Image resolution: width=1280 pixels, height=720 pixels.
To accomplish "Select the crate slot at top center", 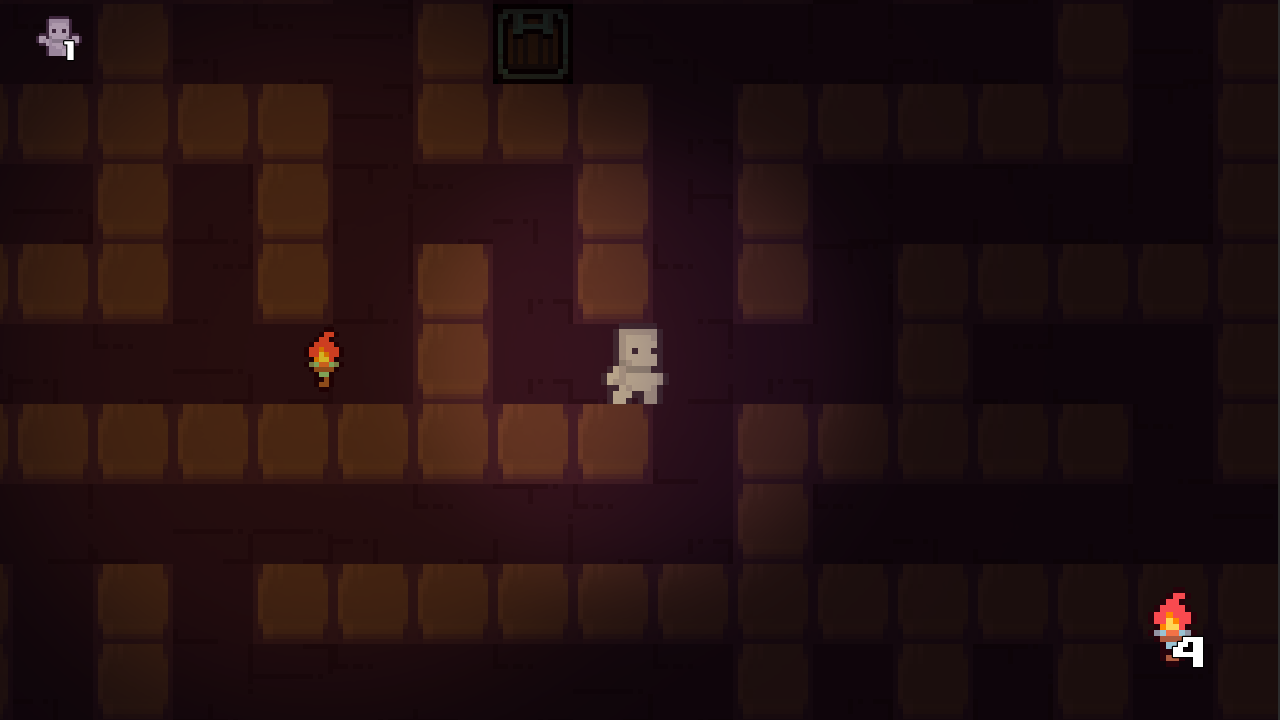I will coord(533,41).
